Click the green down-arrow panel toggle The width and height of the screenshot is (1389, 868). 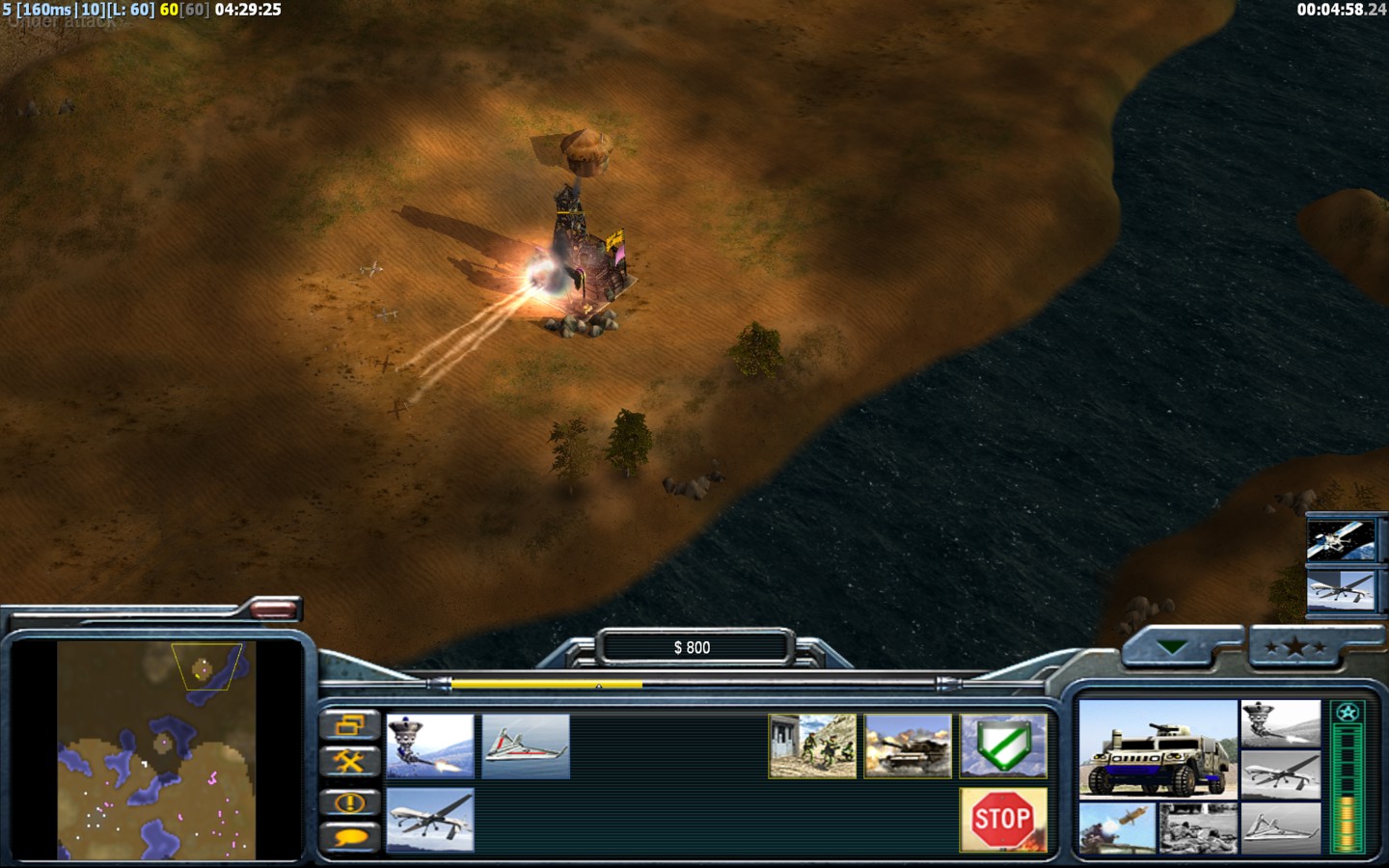pos(1171,647)
